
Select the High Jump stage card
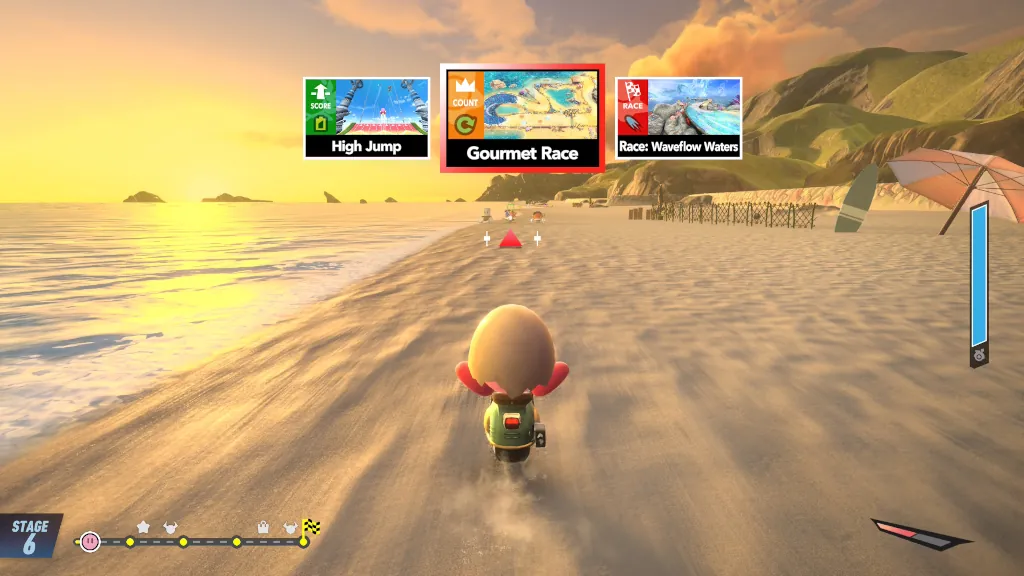pyautogui.click(x=367, y=118)
